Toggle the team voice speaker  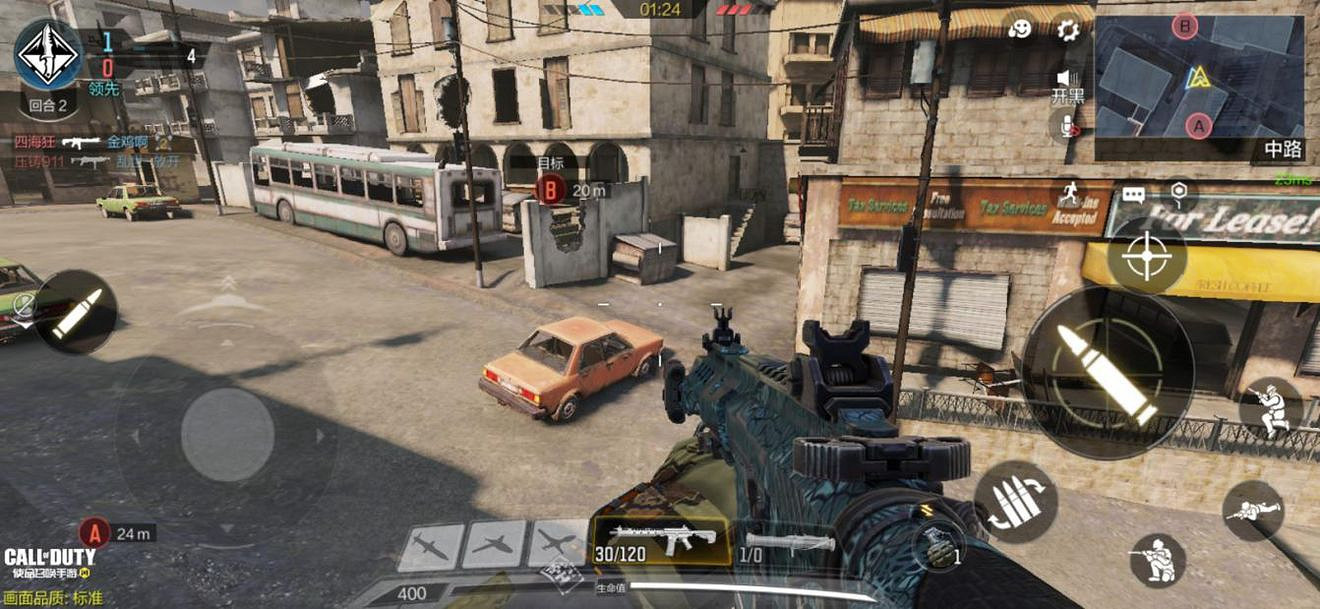click(1067, 78)
